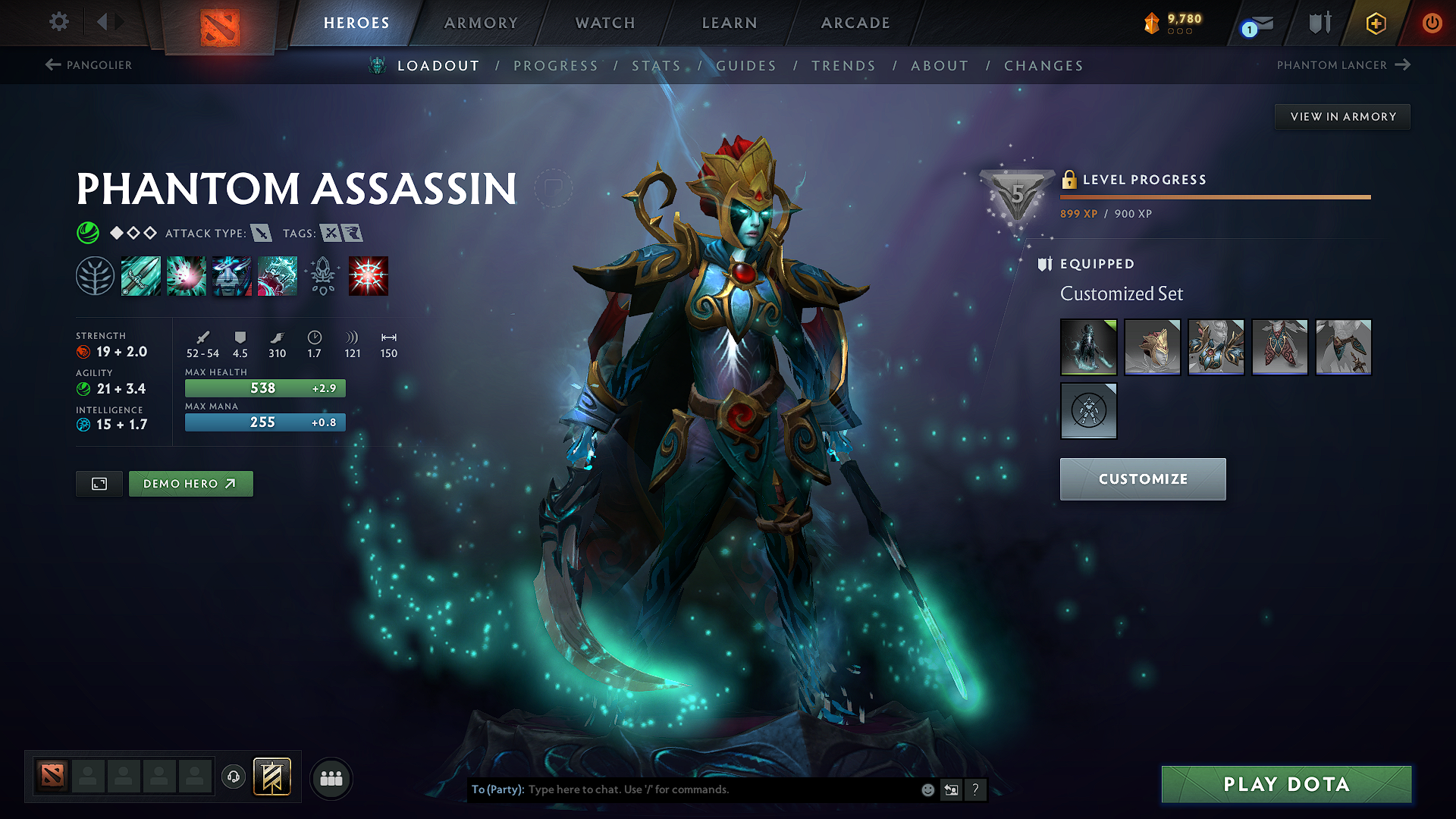
Task: Switch to the STATS tab
Action: tap(657, 66)
